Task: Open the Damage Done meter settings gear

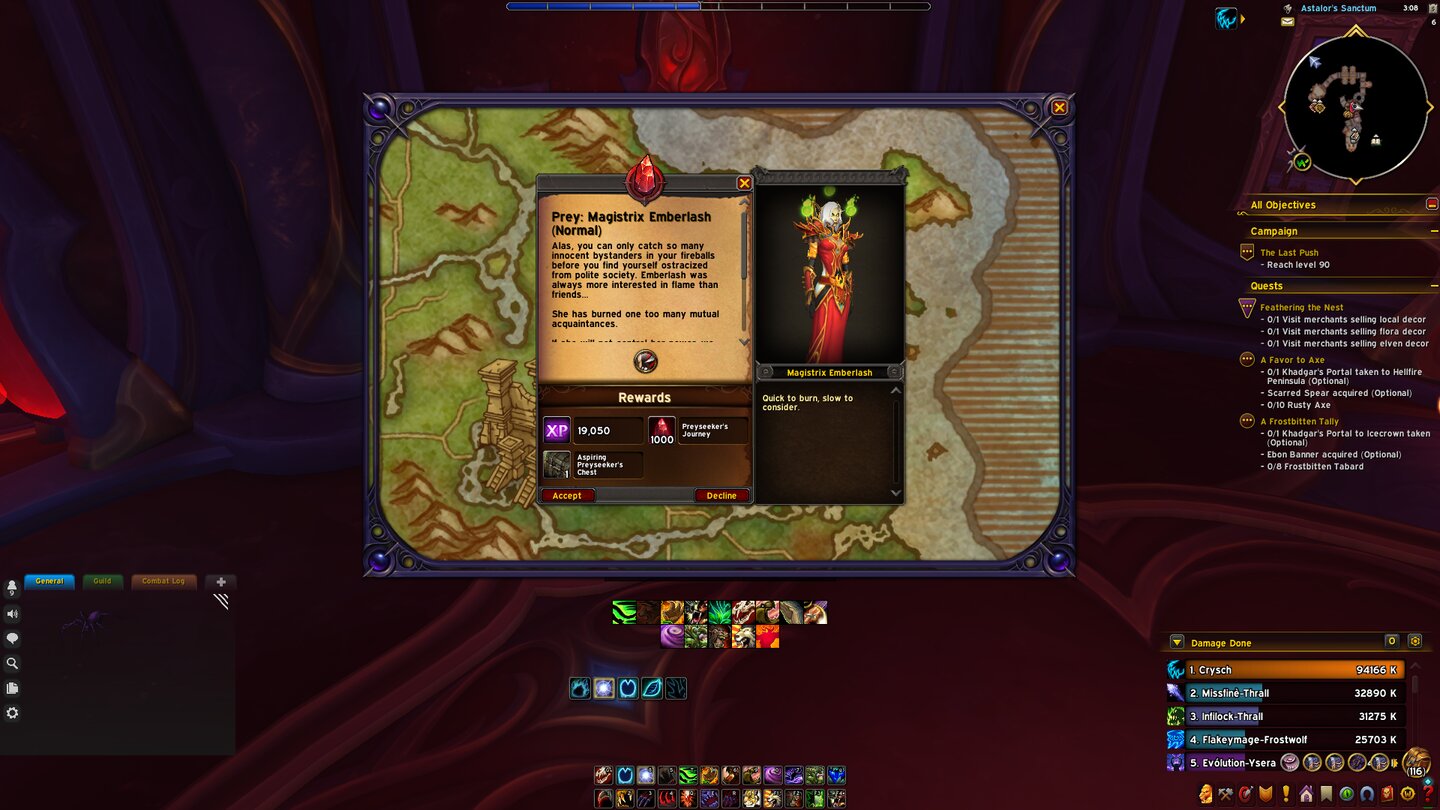Action: pyautogui.click(x=1415, y=641)
